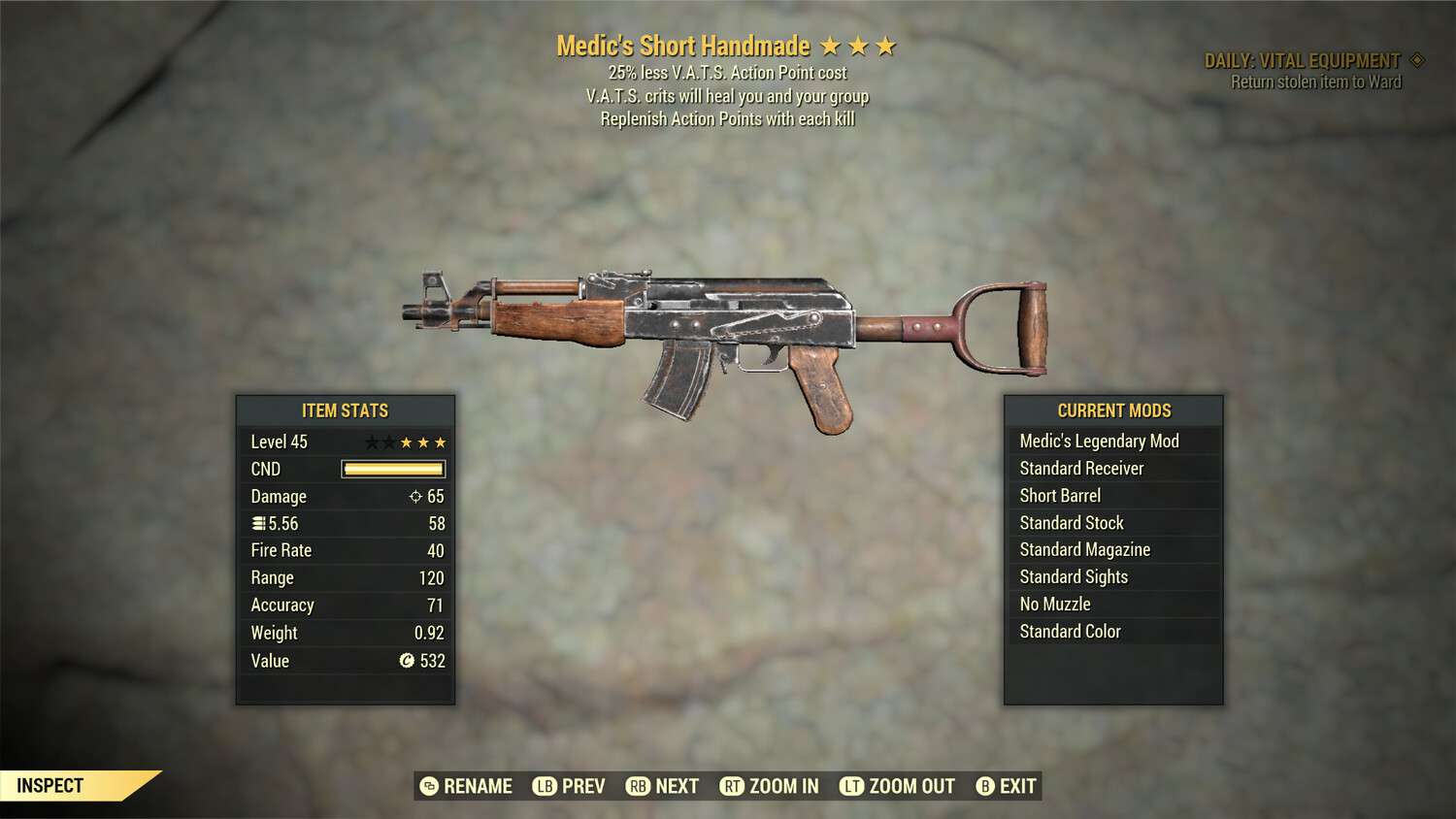
Task: Click the RB button icon before NEXT
Action: tap(639, 786)
